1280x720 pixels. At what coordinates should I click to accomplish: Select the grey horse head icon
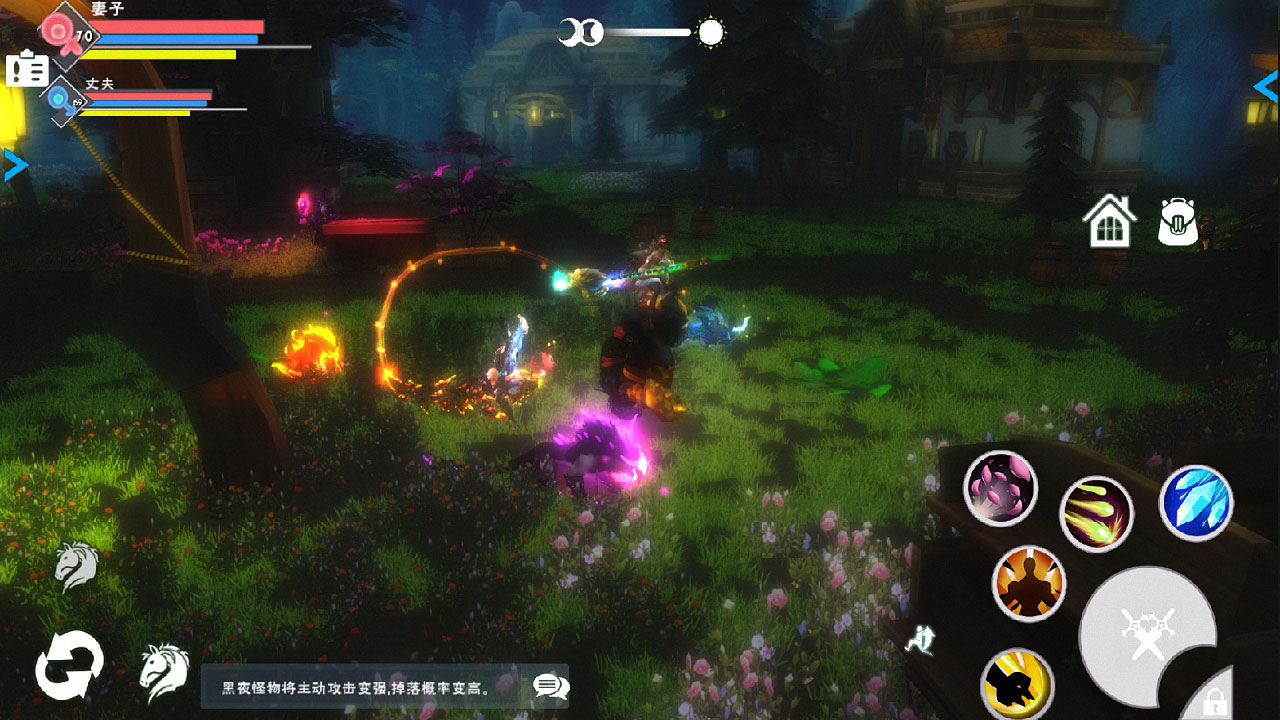coord(76,566)
